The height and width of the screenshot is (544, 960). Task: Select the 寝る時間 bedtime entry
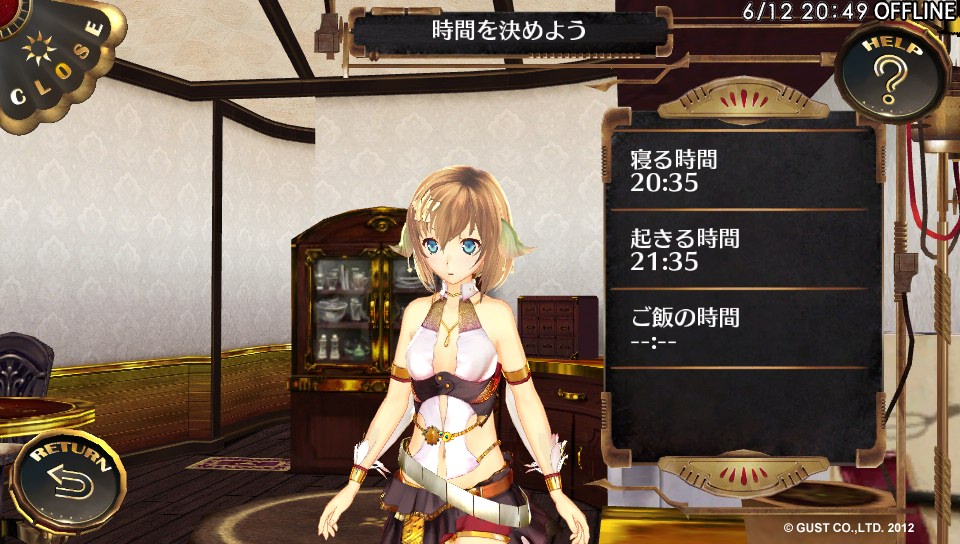(x=740, y=171)
